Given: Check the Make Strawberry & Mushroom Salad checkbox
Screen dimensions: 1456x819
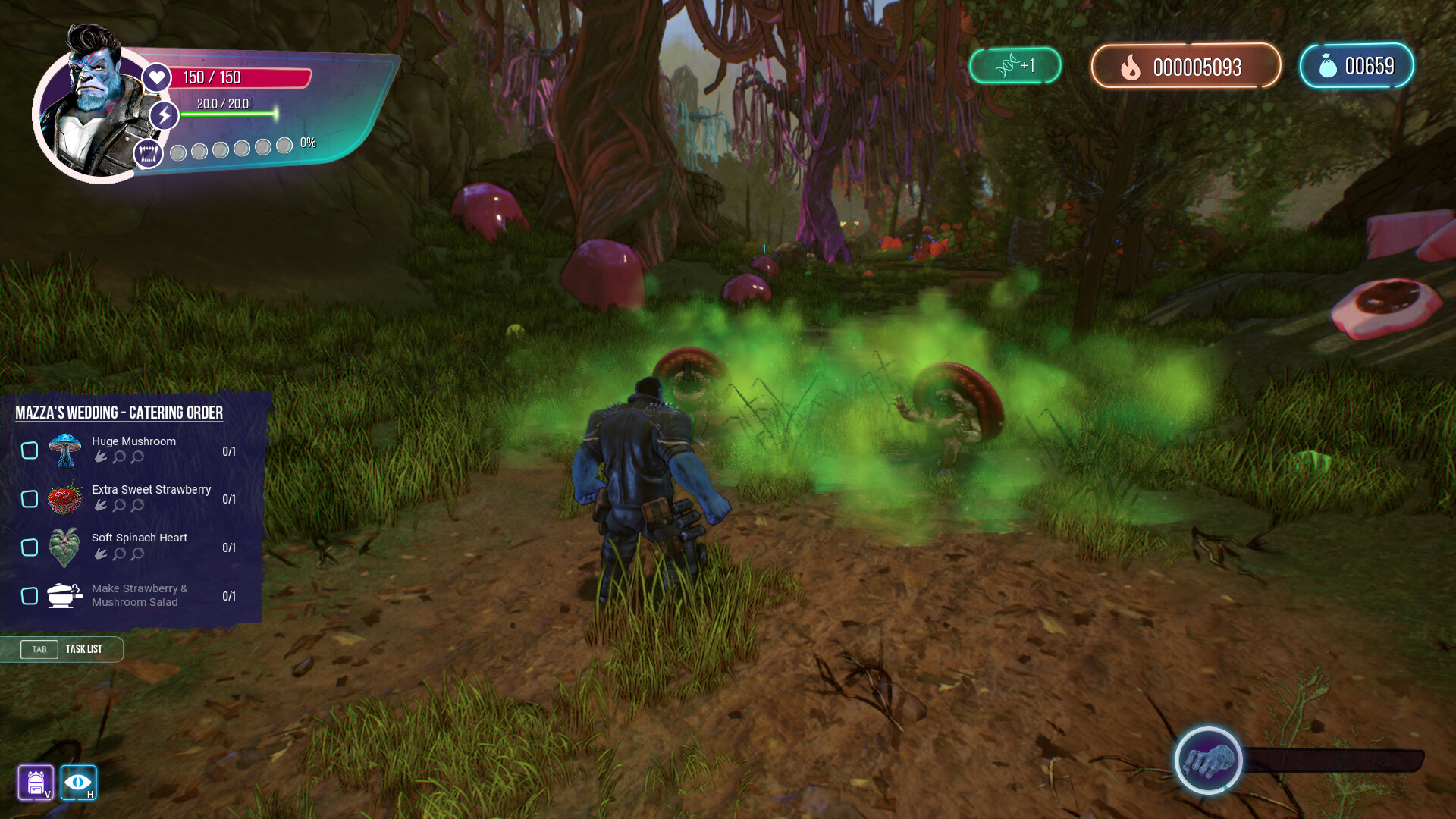Looking at the screenshot, I should (x=30, y=596).
